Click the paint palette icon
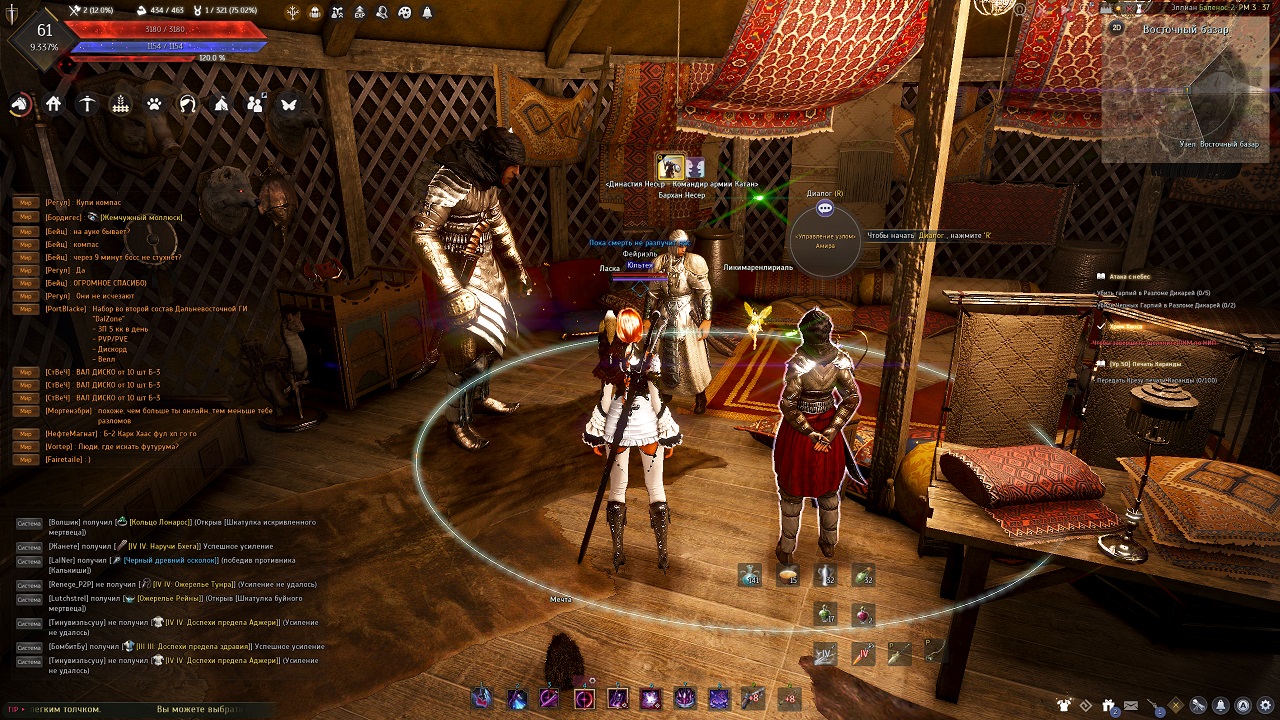The height and width of the screenshot is (720, 1280). 404,12
